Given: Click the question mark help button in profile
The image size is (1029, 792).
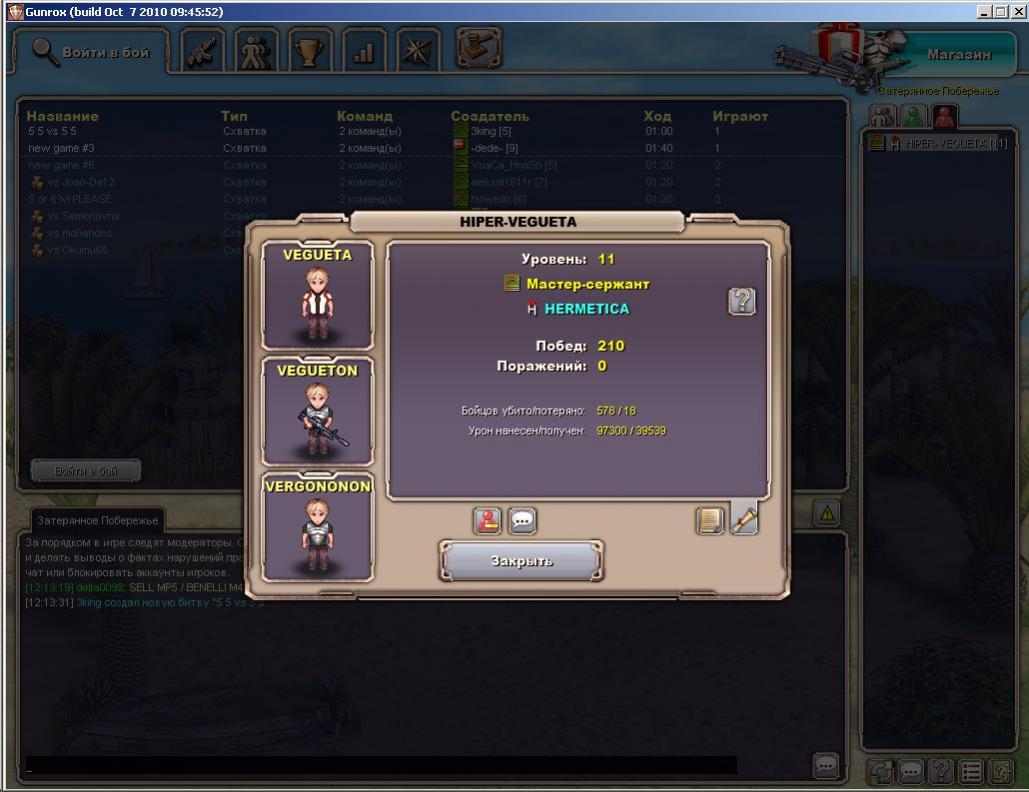Looking at the screenshot, I should [x=741, y=301].
